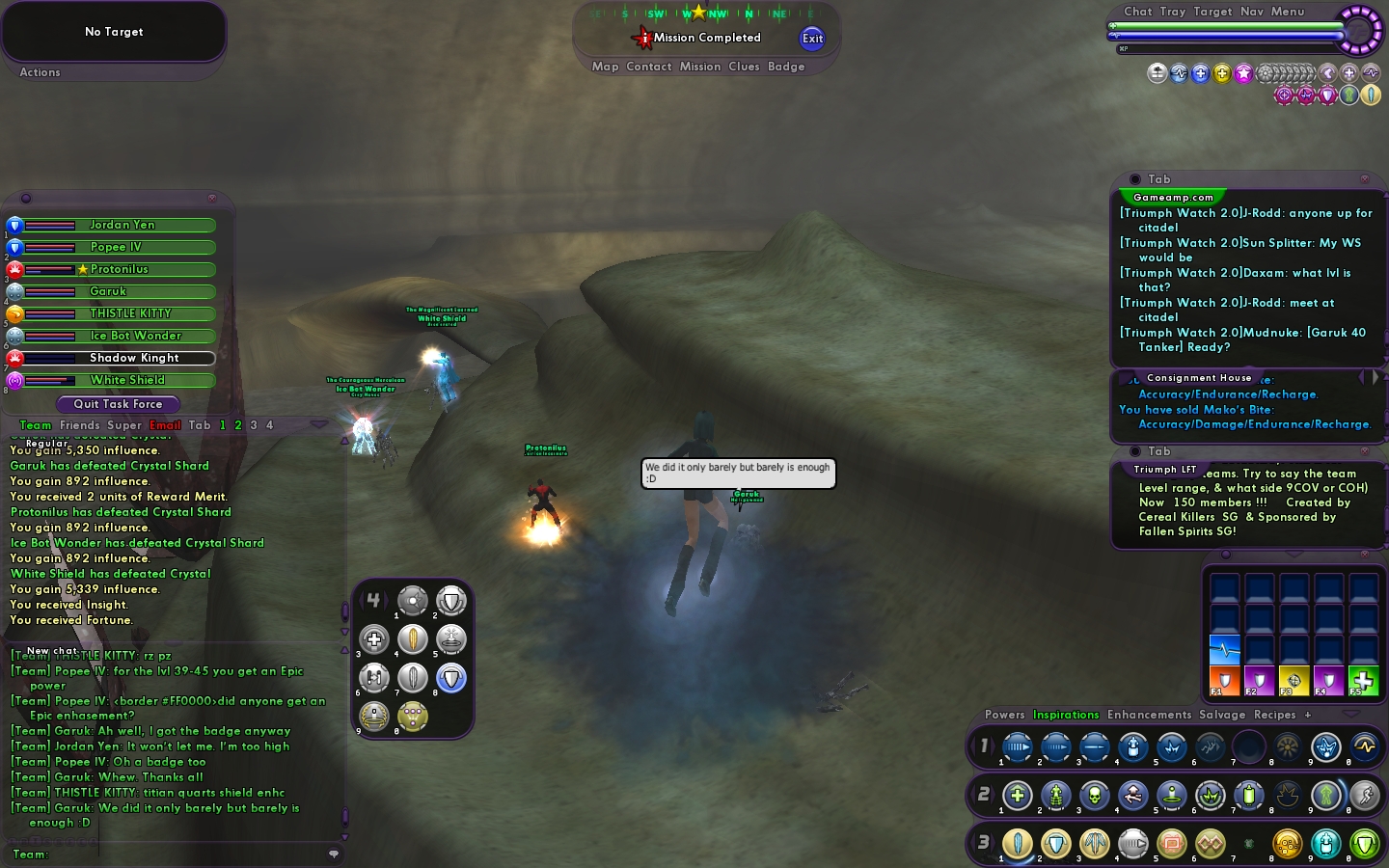Screen dimensions: 1389x868
Task: Select teammate Shadow Knight
Action: tap(133, 358)
